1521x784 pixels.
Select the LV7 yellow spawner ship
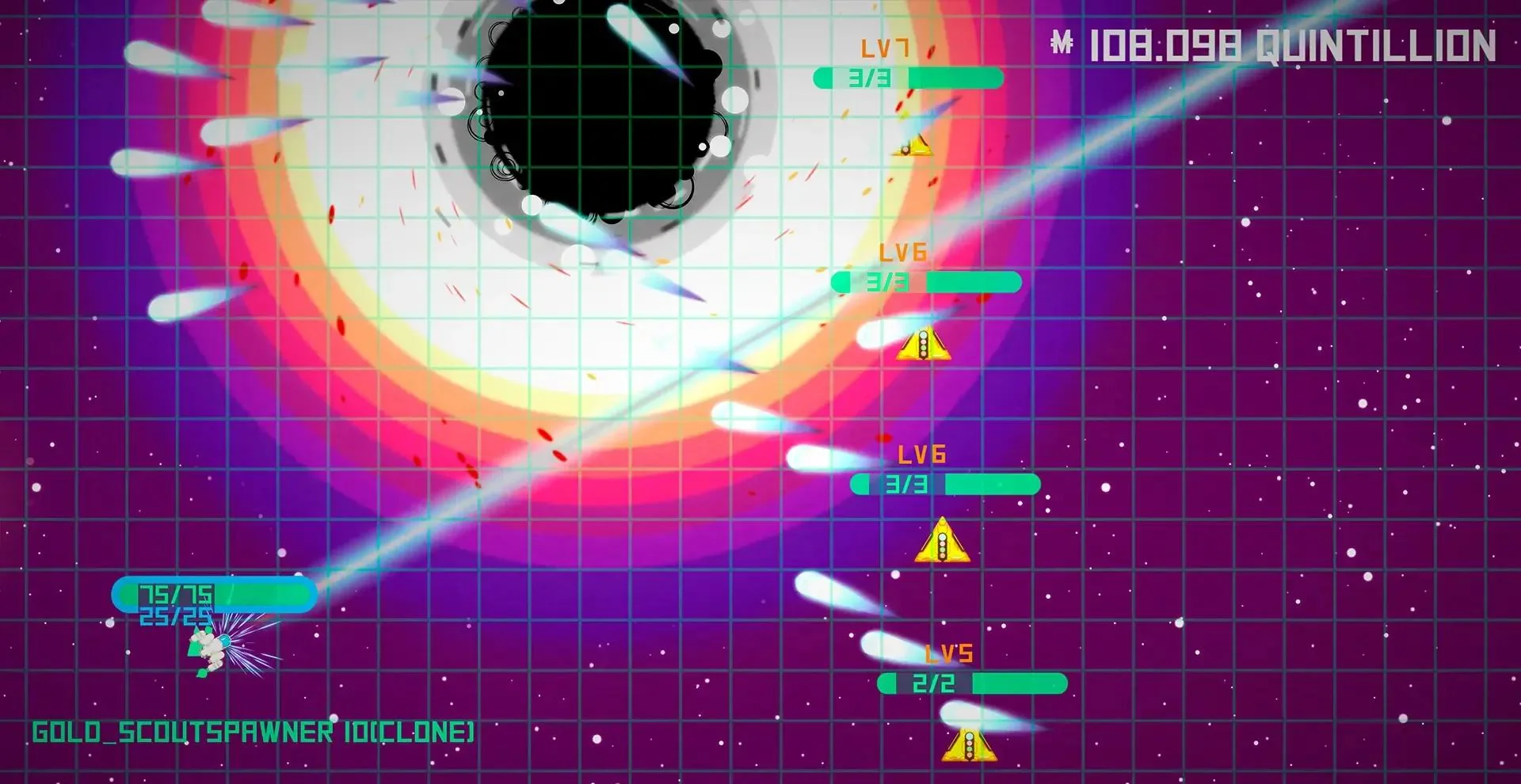(x=913, y=148)
